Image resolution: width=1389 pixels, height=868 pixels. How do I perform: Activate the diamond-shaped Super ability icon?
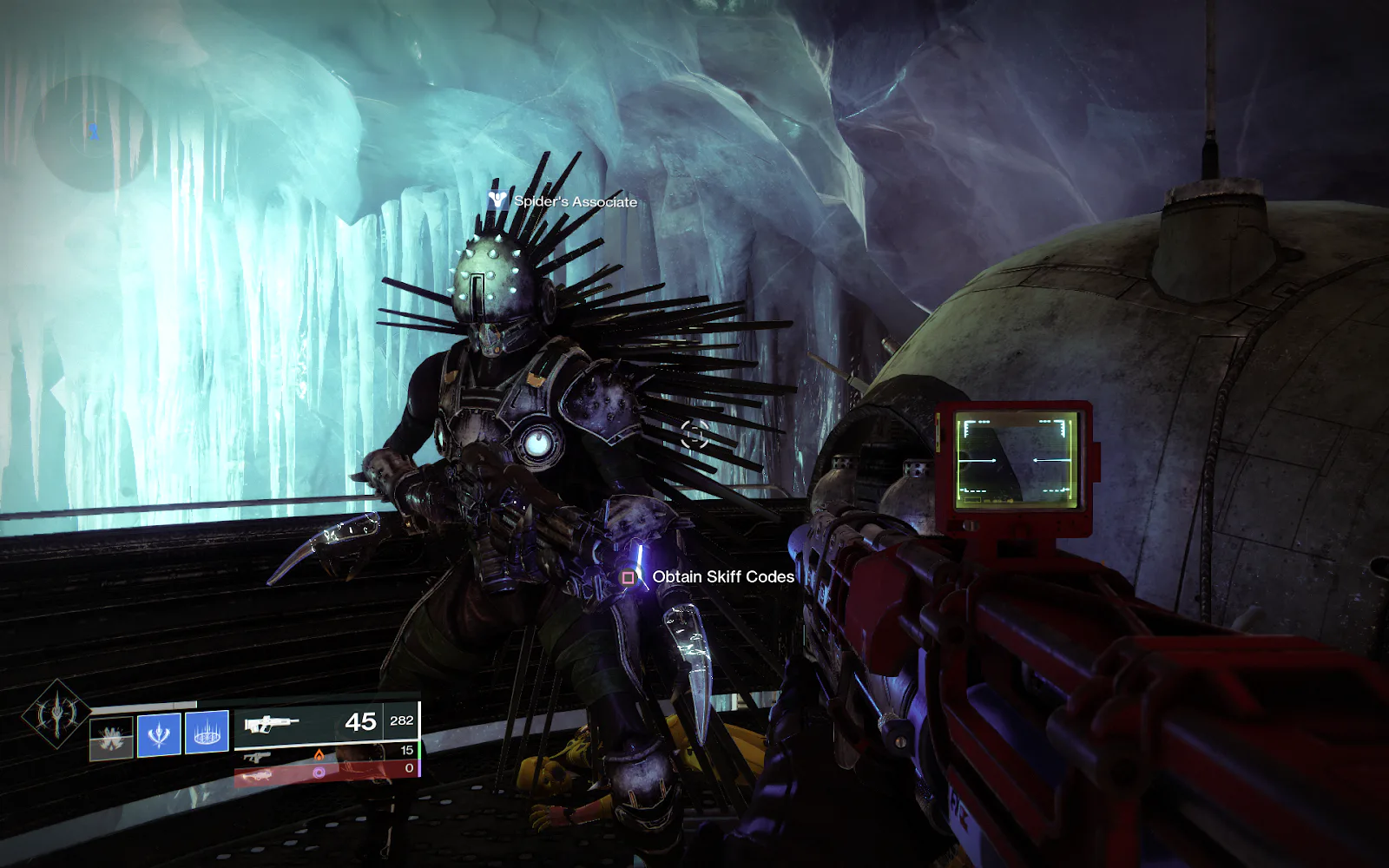(56, 713)
